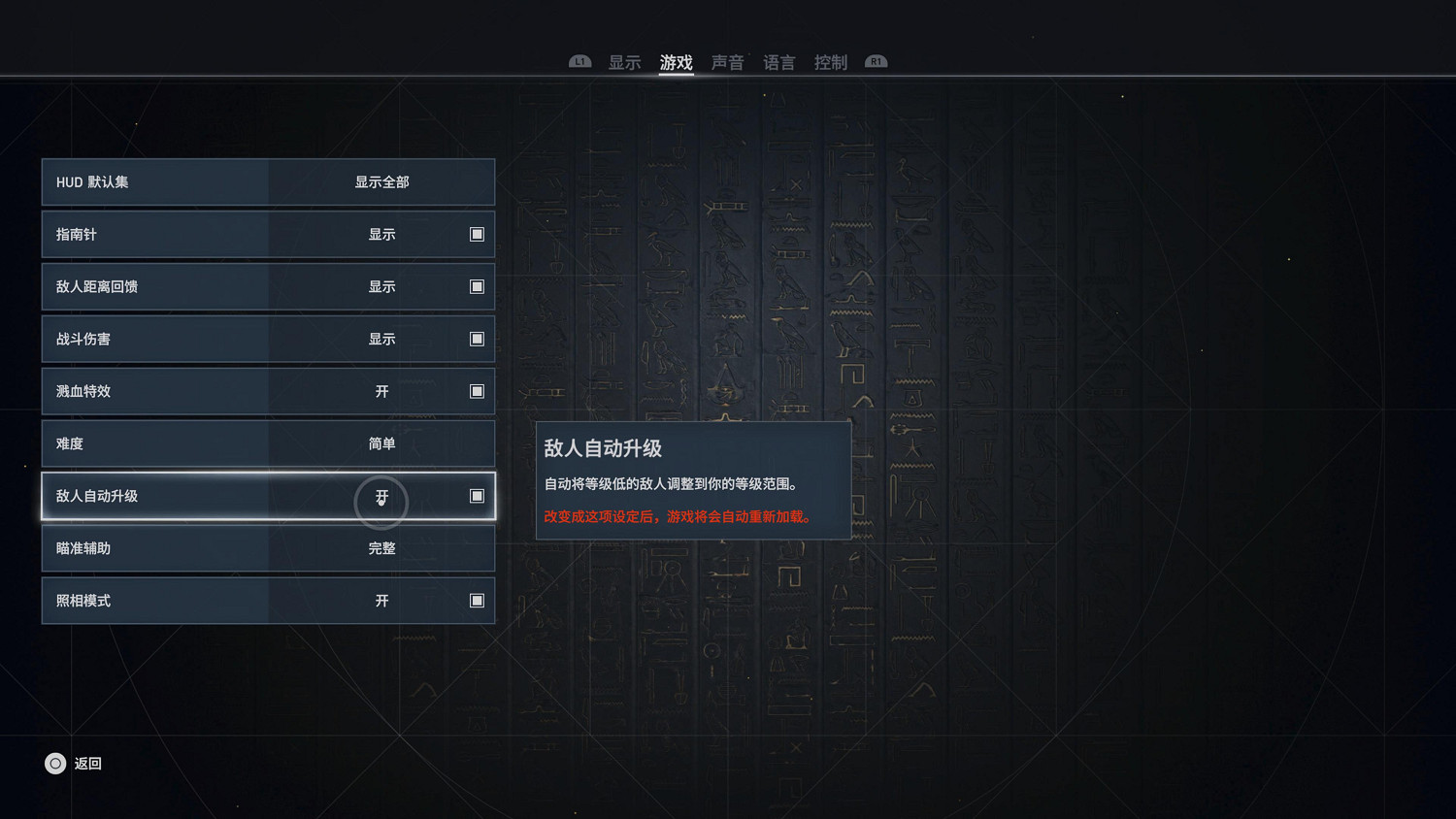
Task: Select the 控制 settings section
Action: [x=831, y=62]
